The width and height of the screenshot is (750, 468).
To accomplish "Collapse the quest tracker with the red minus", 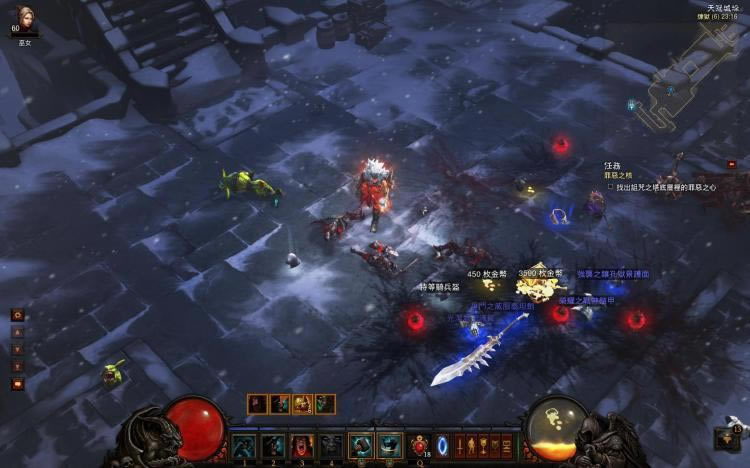I will [731, 164].
